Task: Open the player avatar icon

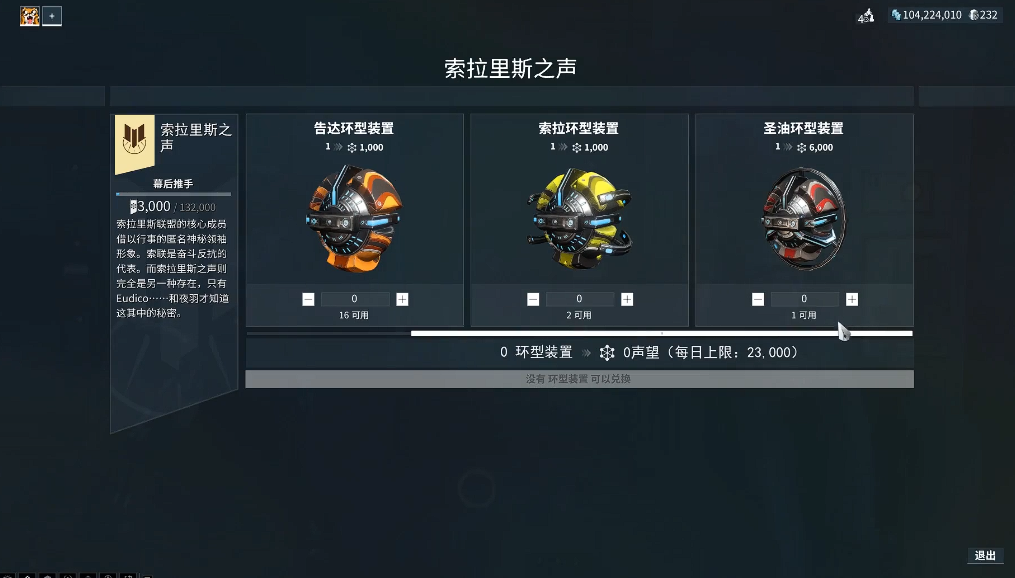Action: tap(29, 16)
